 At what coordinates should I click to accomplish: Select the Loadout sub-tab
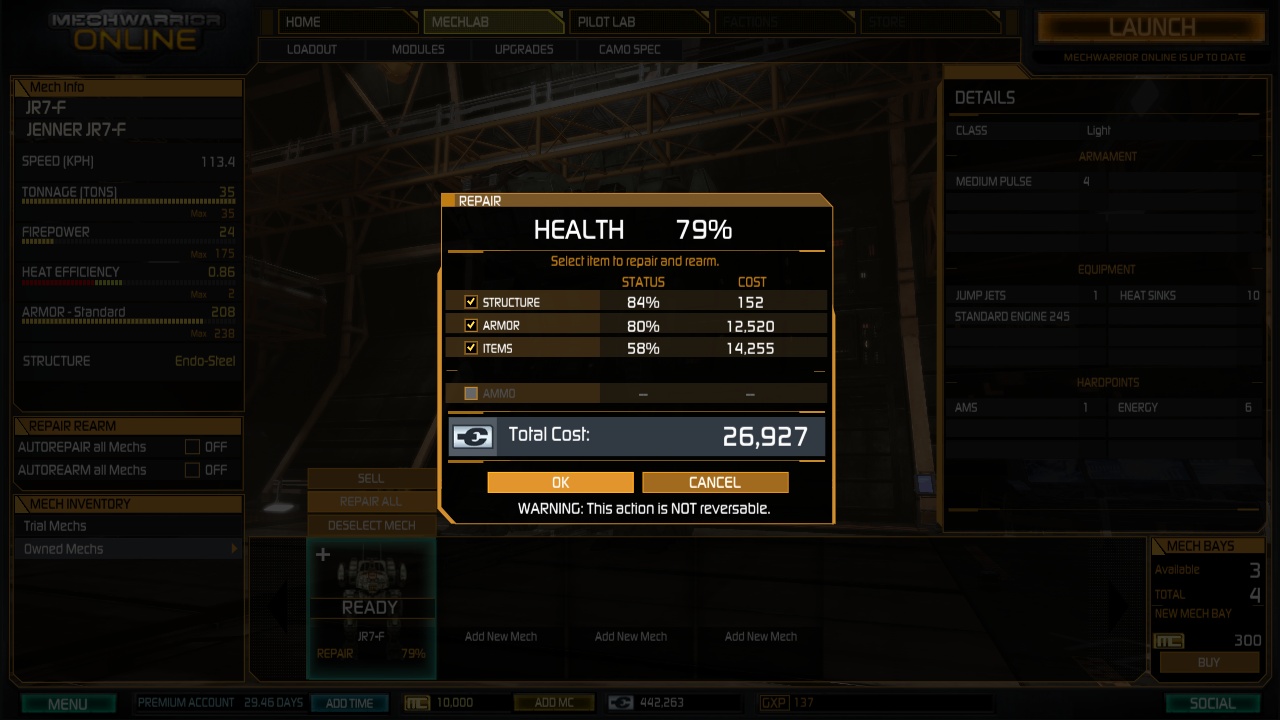pyautogui.click(x=312, y=49)
